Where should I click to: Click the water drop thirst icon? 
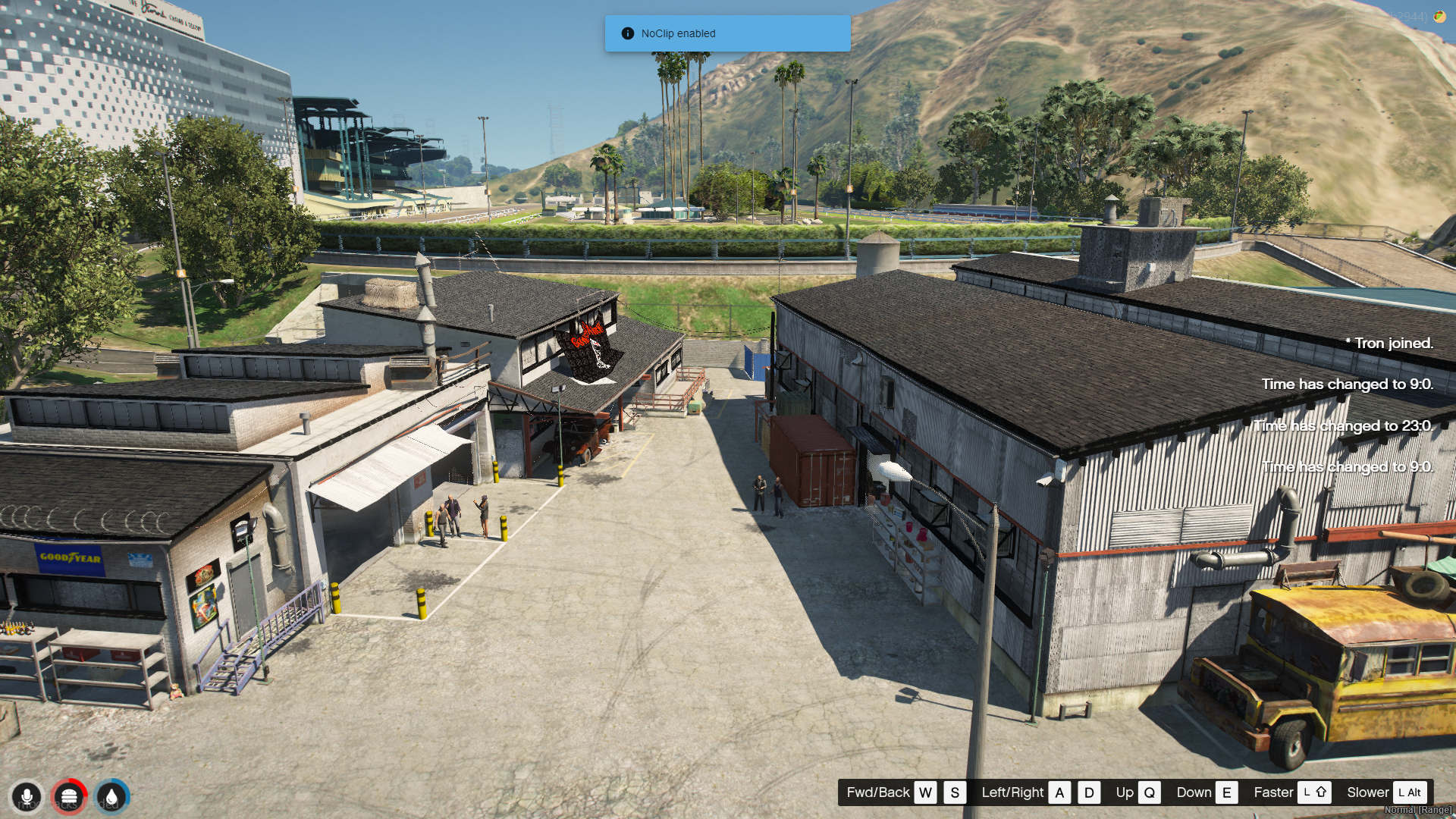click(112, 797)
